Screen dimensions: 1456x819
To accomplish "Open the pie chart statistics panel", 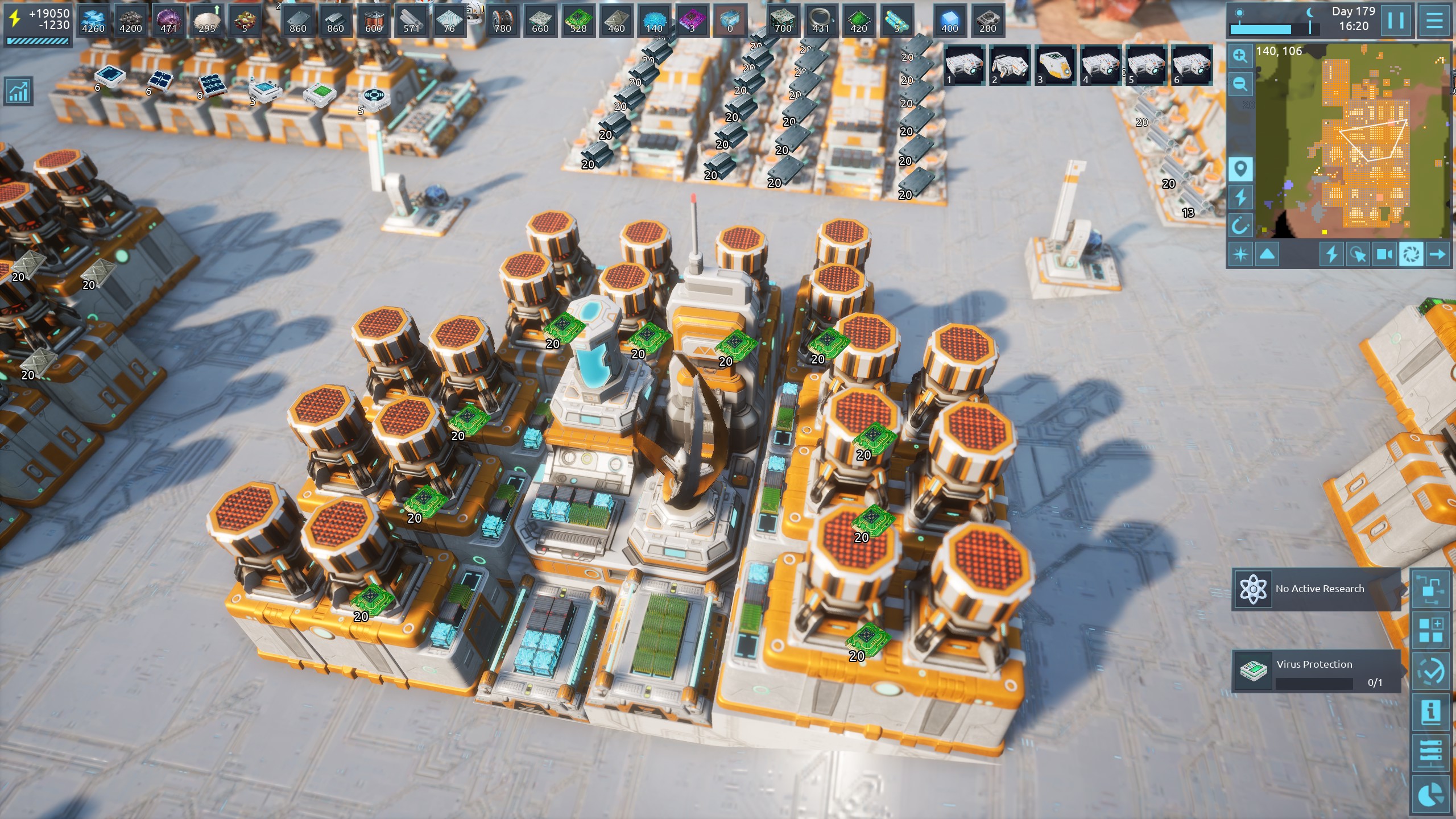I will 1430,795.
